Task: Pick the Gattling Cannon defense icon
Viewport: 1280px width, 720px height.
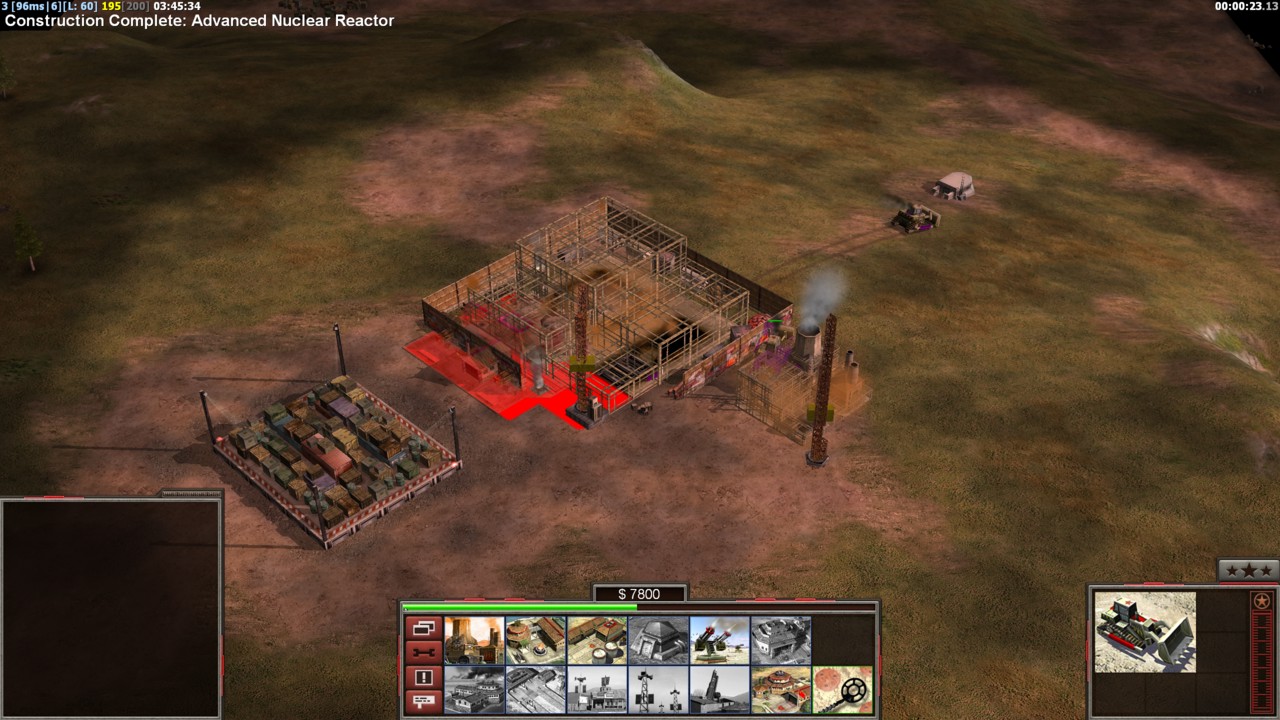Action: tap(719, 640)
